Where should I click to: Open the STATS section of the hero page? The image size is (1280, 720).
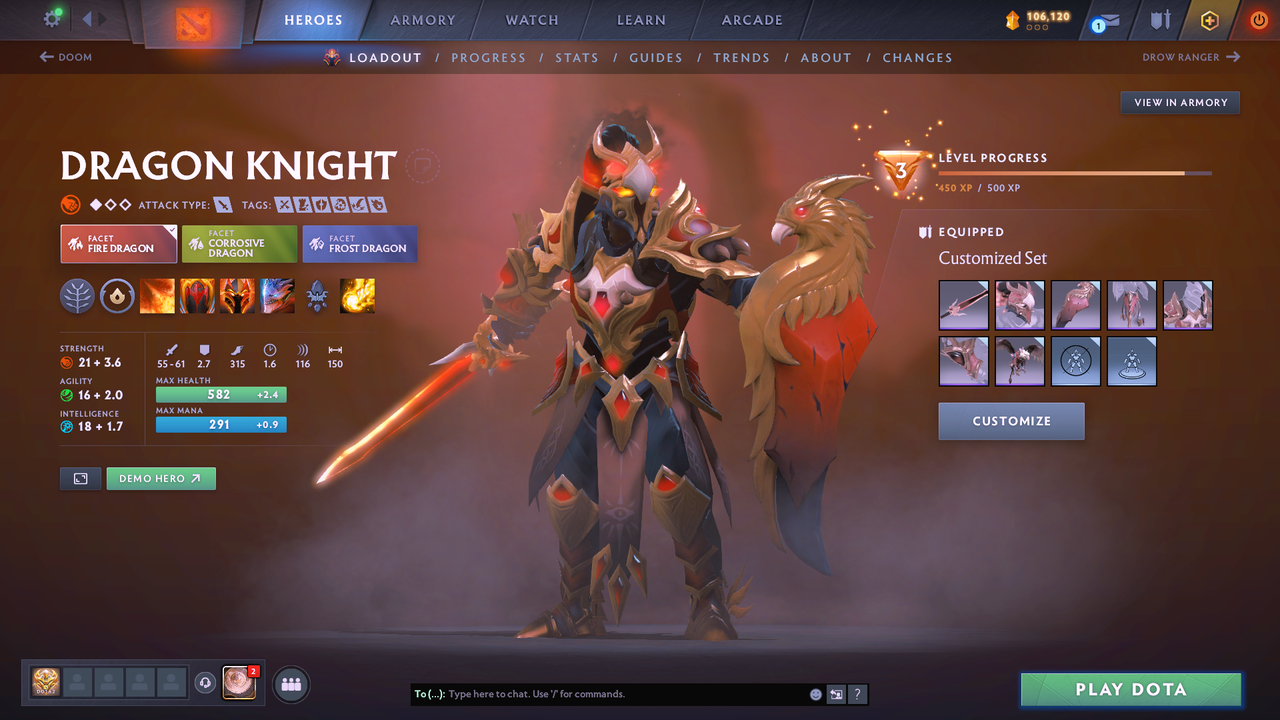click(577, 57)
